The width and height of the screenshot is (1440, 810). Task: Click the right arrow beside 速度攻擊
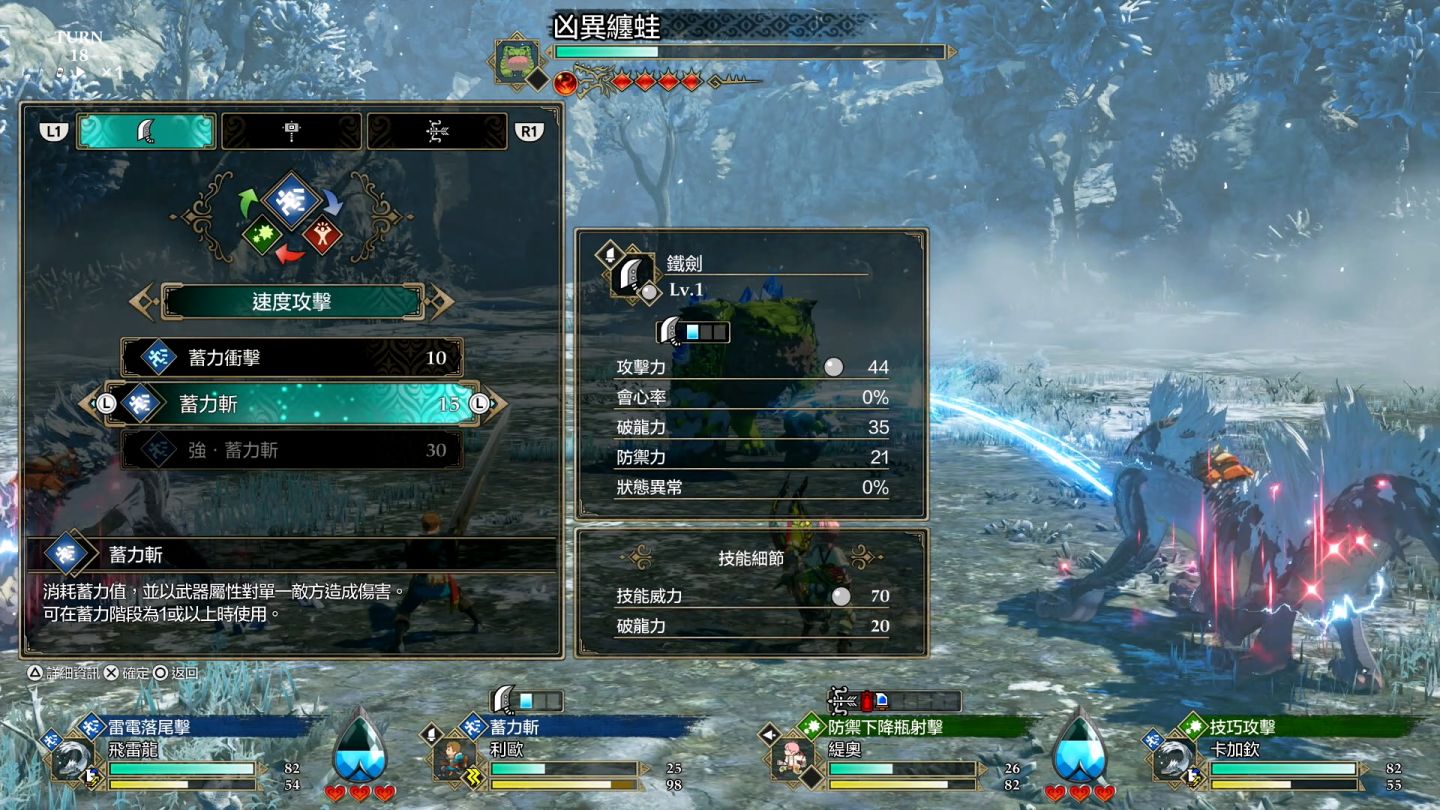[x=439, y=302]
